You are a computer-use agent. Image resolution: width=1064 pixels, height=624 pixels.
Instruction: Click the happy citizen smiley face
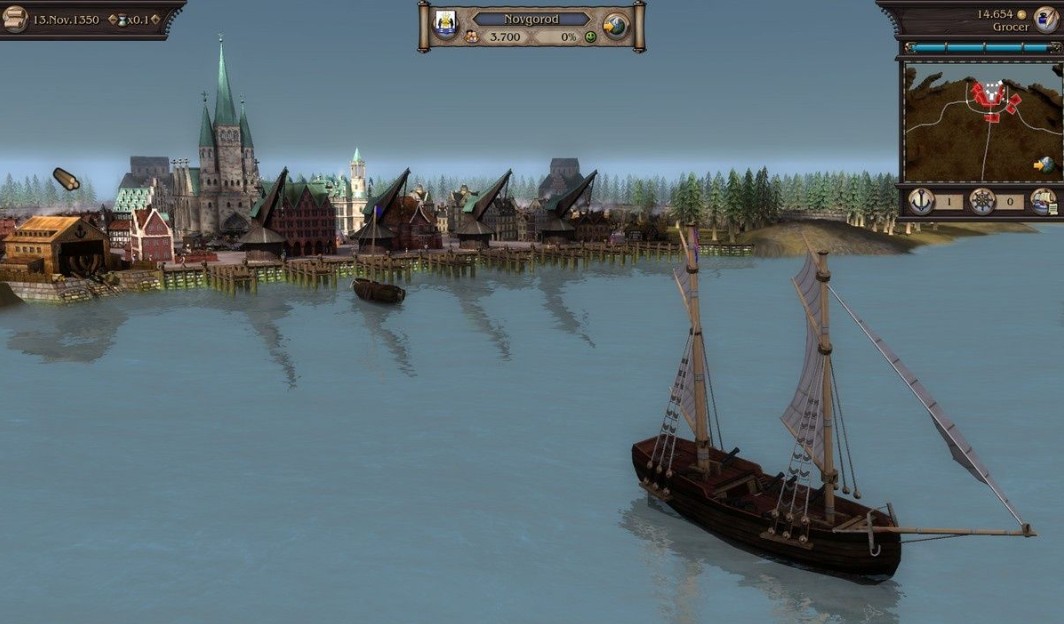[x=591, y=37]
